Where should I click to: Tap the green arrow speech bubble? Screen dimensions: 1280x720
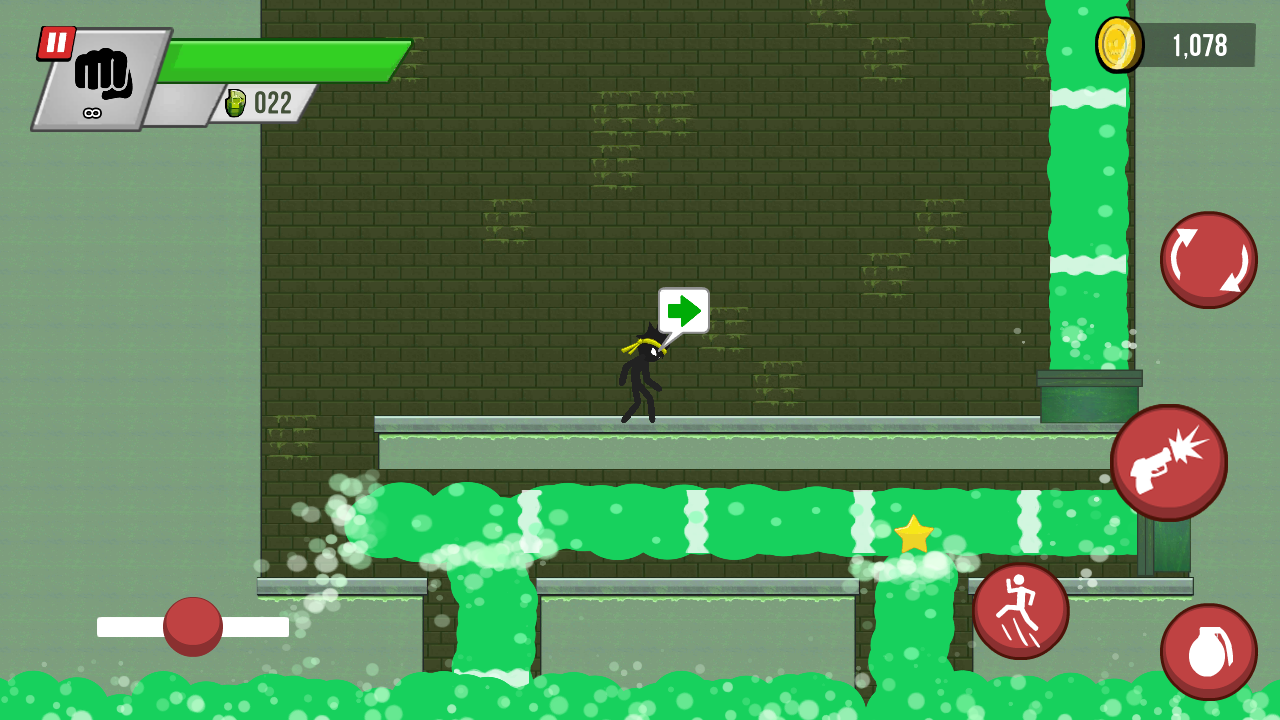pyautogui.click(x=683, y=311)
